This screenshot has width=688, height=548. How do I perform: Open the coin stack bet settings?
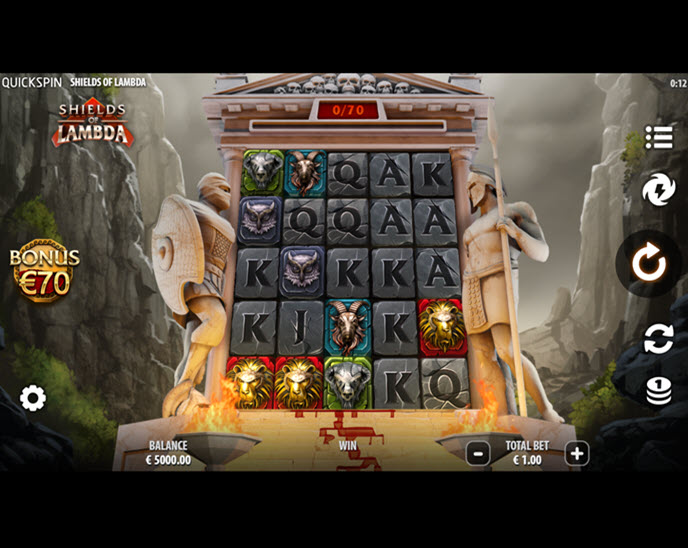[659, 390]
